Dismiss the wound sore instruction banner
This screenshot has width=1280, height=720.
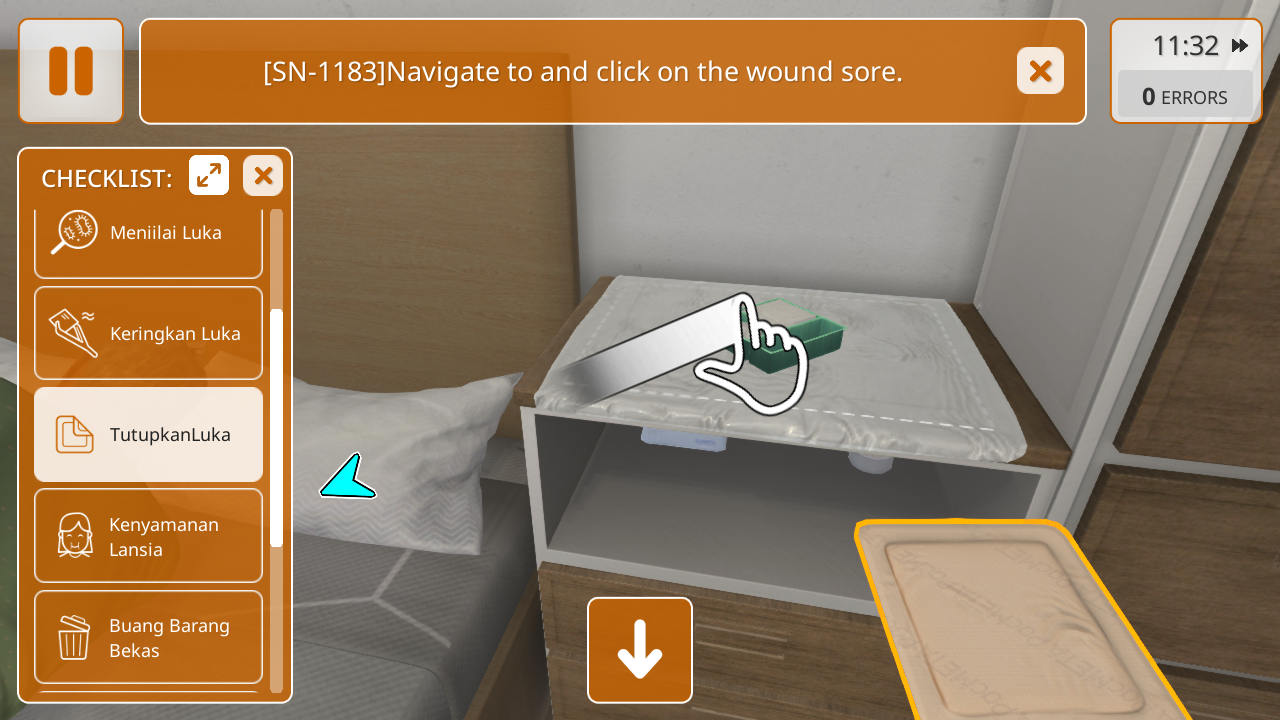(1040, 71)
